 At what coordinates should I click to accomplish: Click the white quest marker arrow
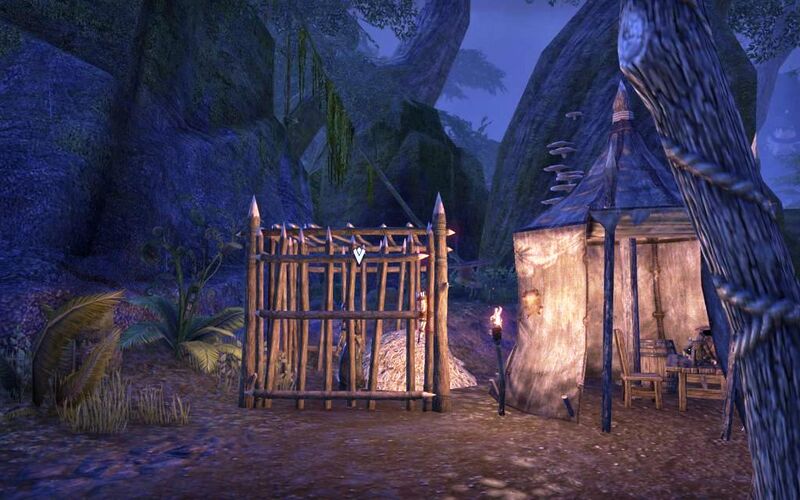click(x=358, y=255)
